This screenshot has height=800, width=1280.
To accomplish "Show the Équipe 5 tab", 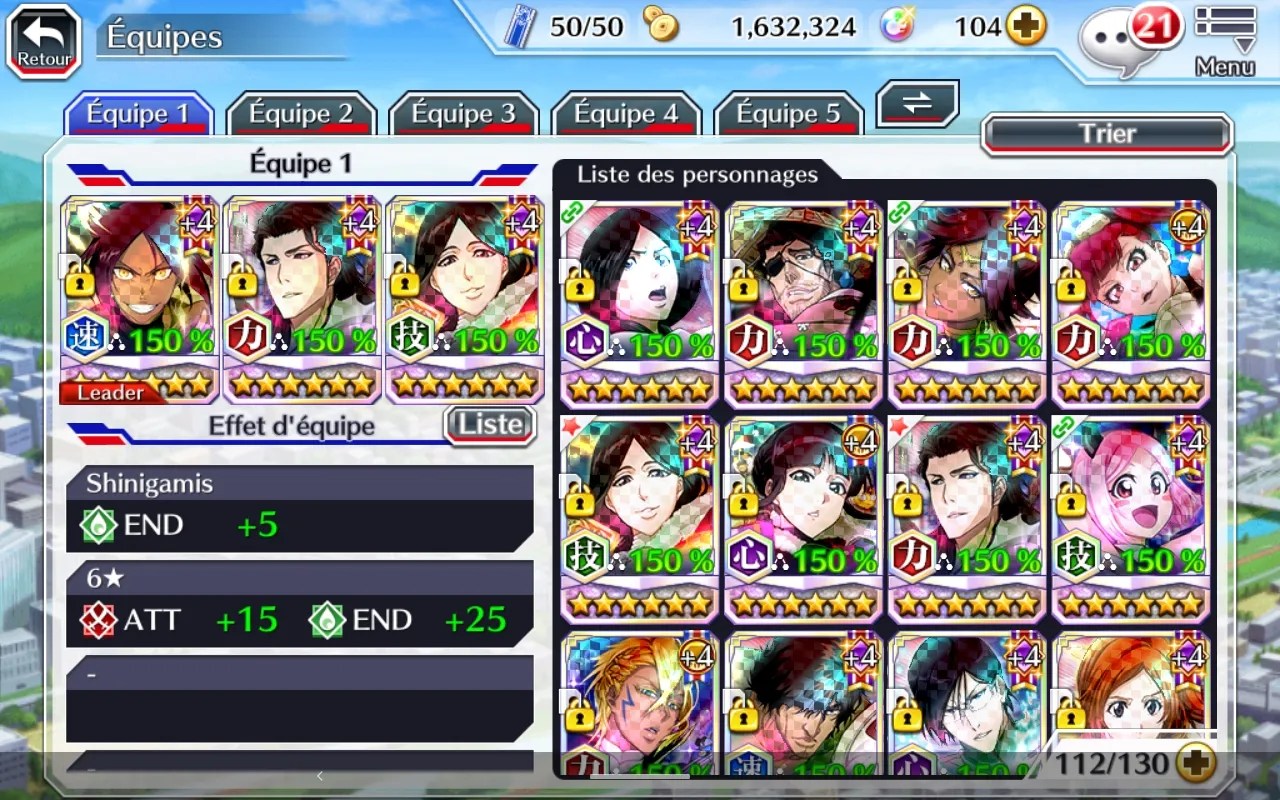I will coord(788,114).
